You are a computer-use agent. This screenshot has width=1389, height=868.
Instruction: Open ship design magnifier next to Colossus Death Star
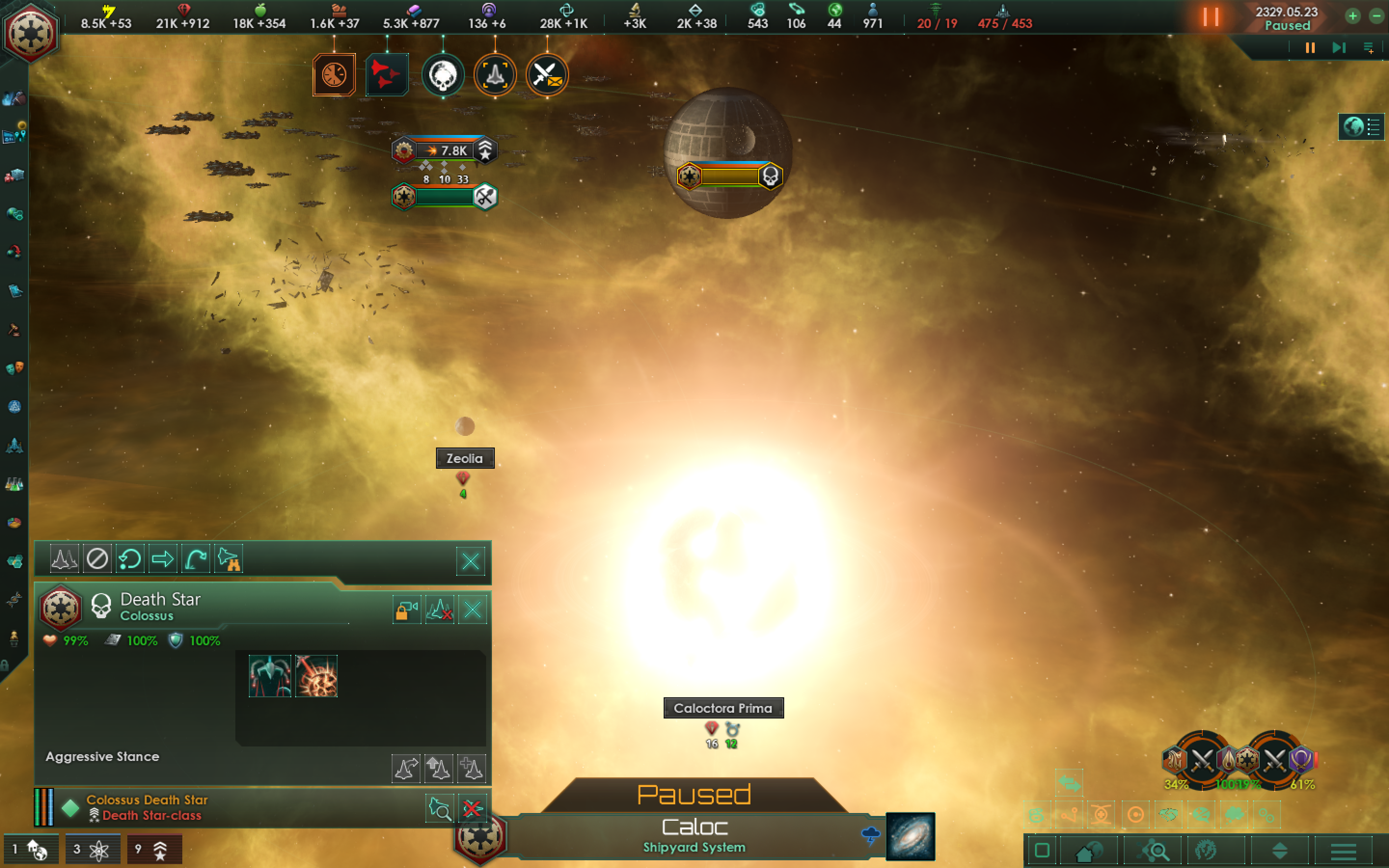[440, 808]
